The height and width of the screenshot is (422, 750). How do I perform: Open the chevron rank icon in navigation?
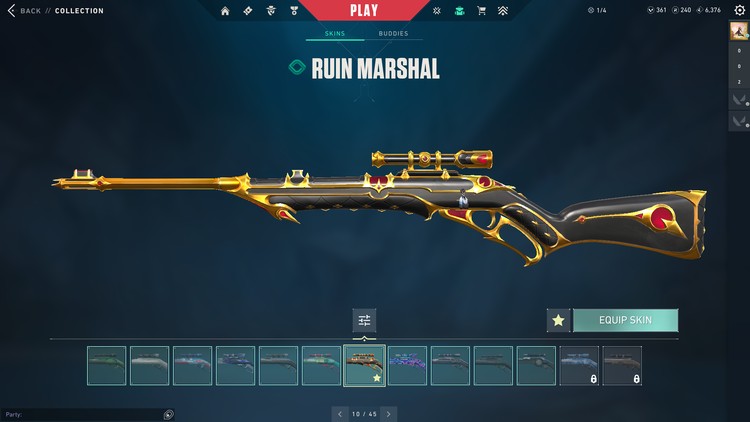point(503,11)
